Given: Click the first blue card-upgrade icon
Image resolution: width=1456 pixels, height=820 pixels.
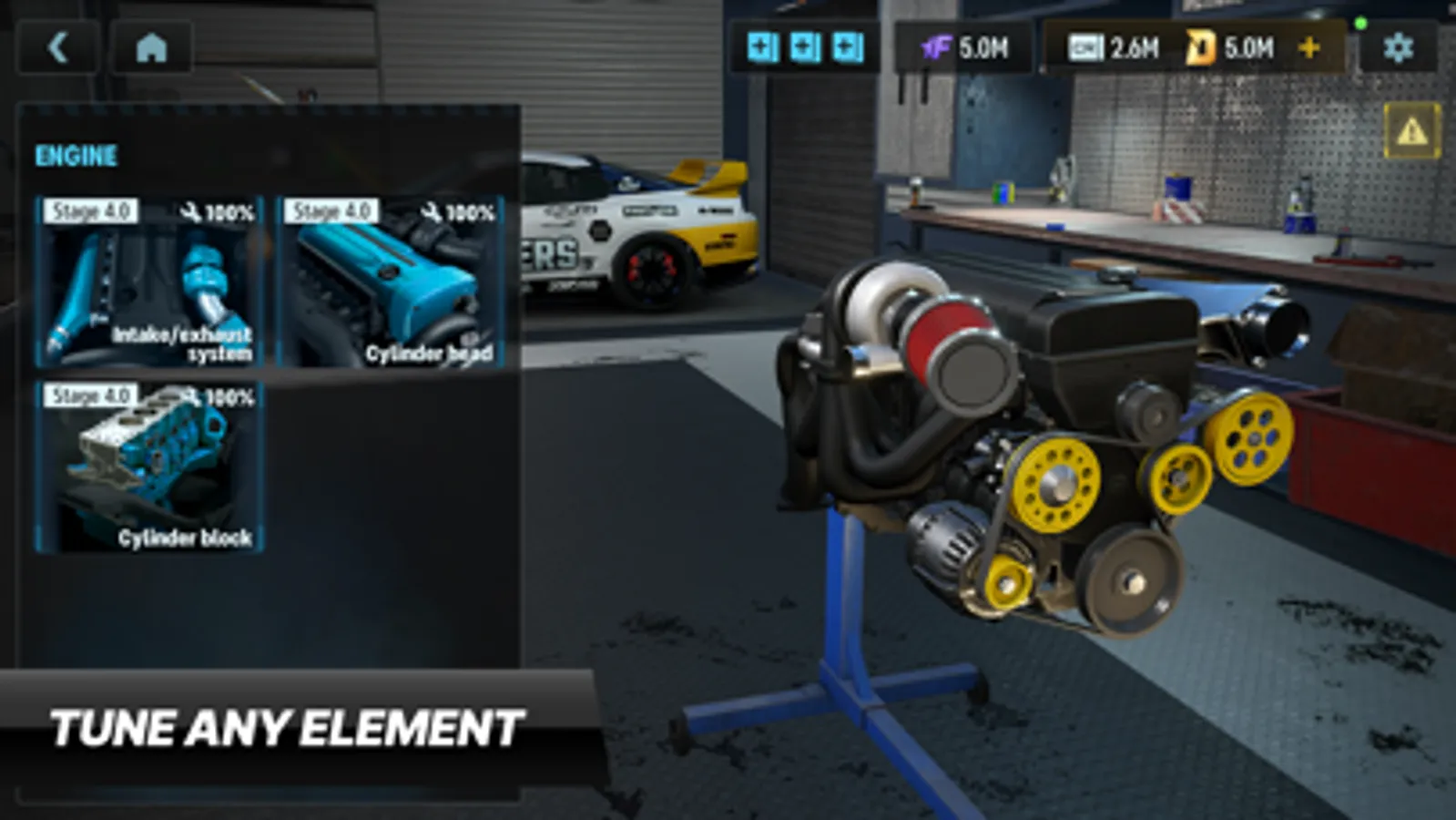Looking at the screenshot, I should point(761,46).
